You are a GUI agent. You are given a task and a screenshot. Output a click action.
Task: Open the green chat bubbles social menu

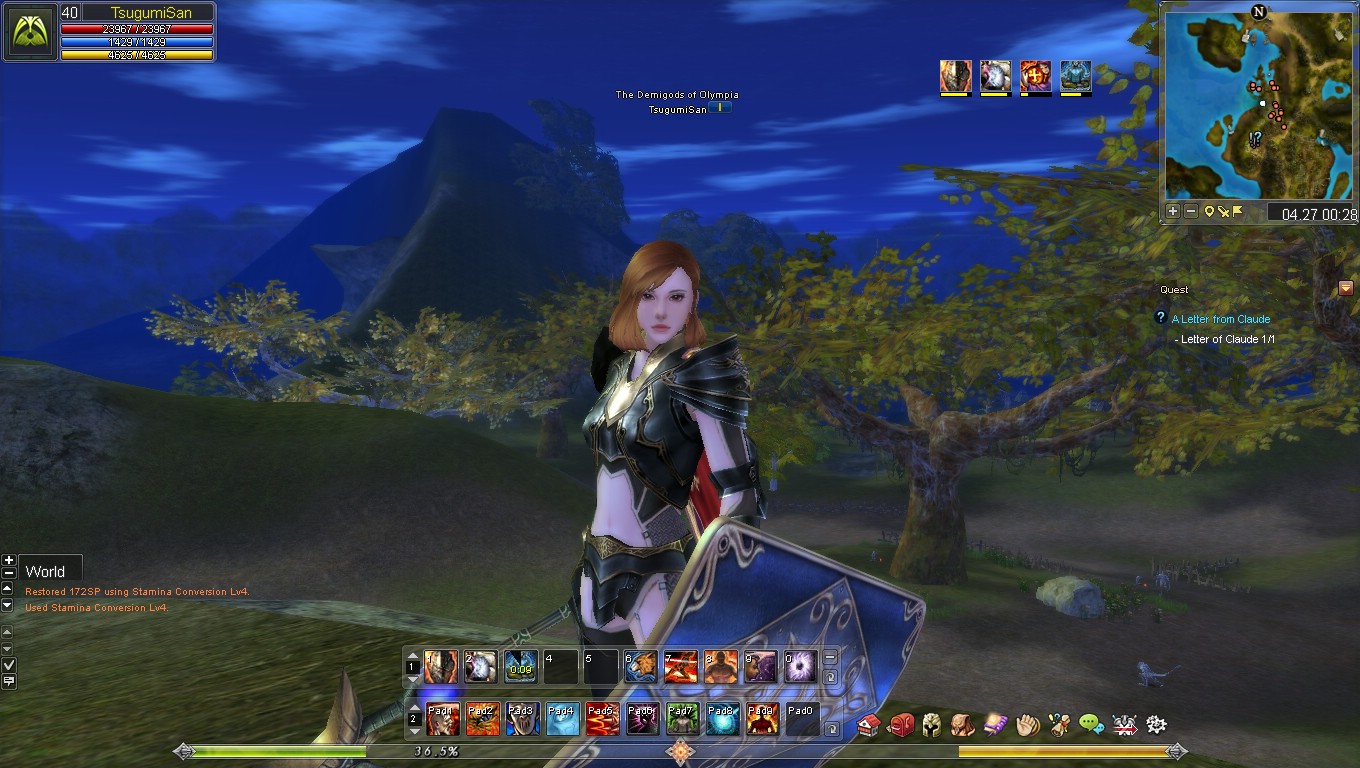1091,725
